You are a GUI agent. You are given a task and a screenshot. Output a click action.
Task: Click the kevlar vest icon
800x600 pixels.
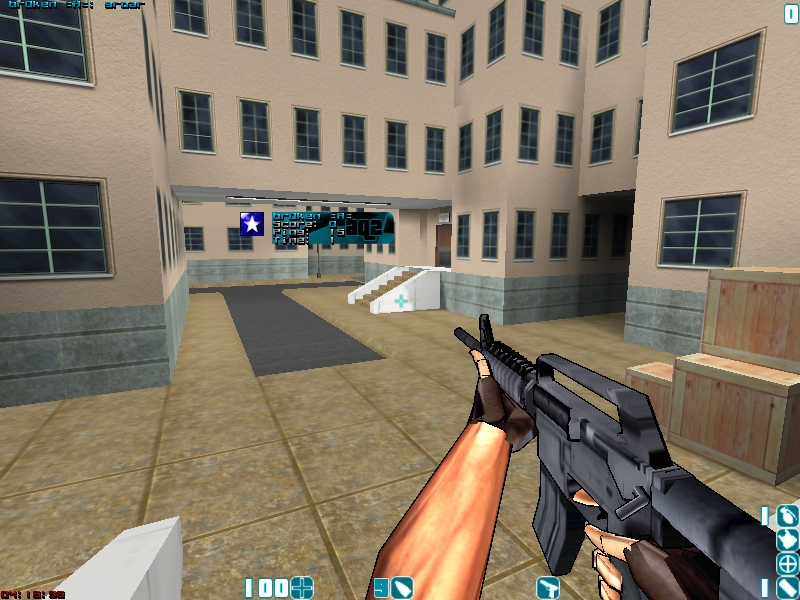788,539
